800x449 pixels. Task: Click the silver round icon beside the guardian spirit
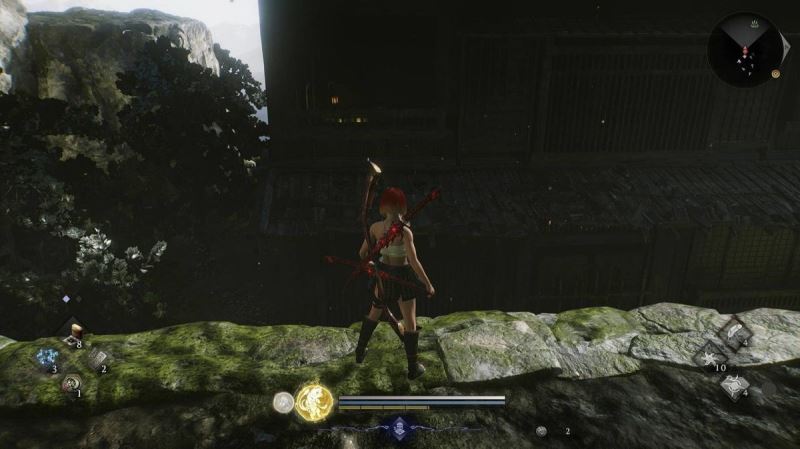click(x=284, y=402)
